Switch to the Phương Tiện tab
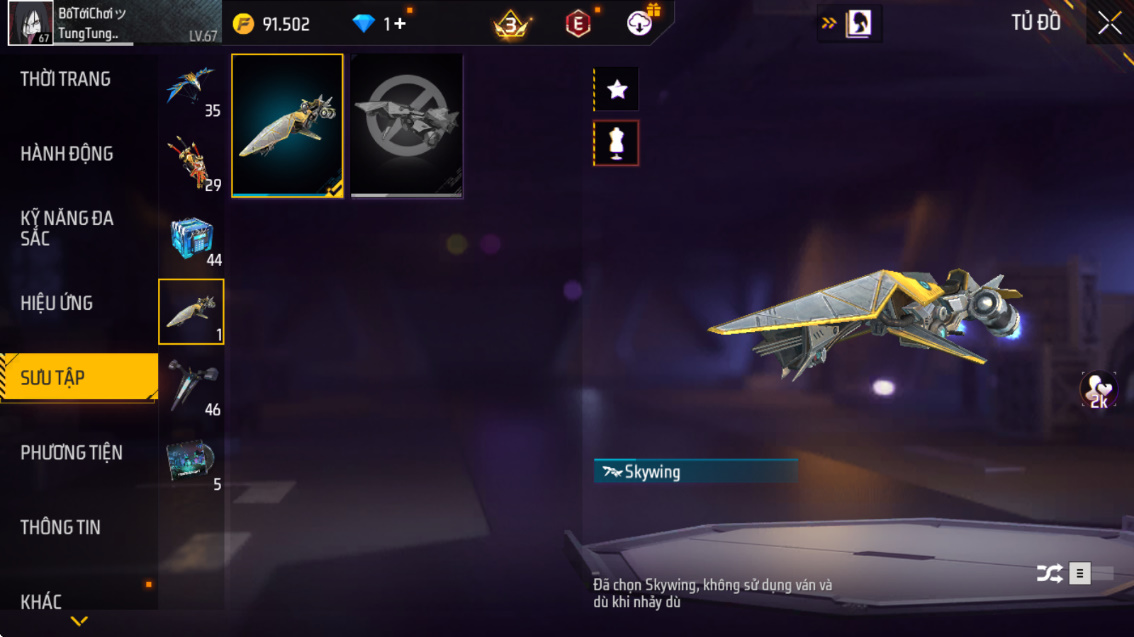Viewport: 1134px width, 637px height. point(72,453)
